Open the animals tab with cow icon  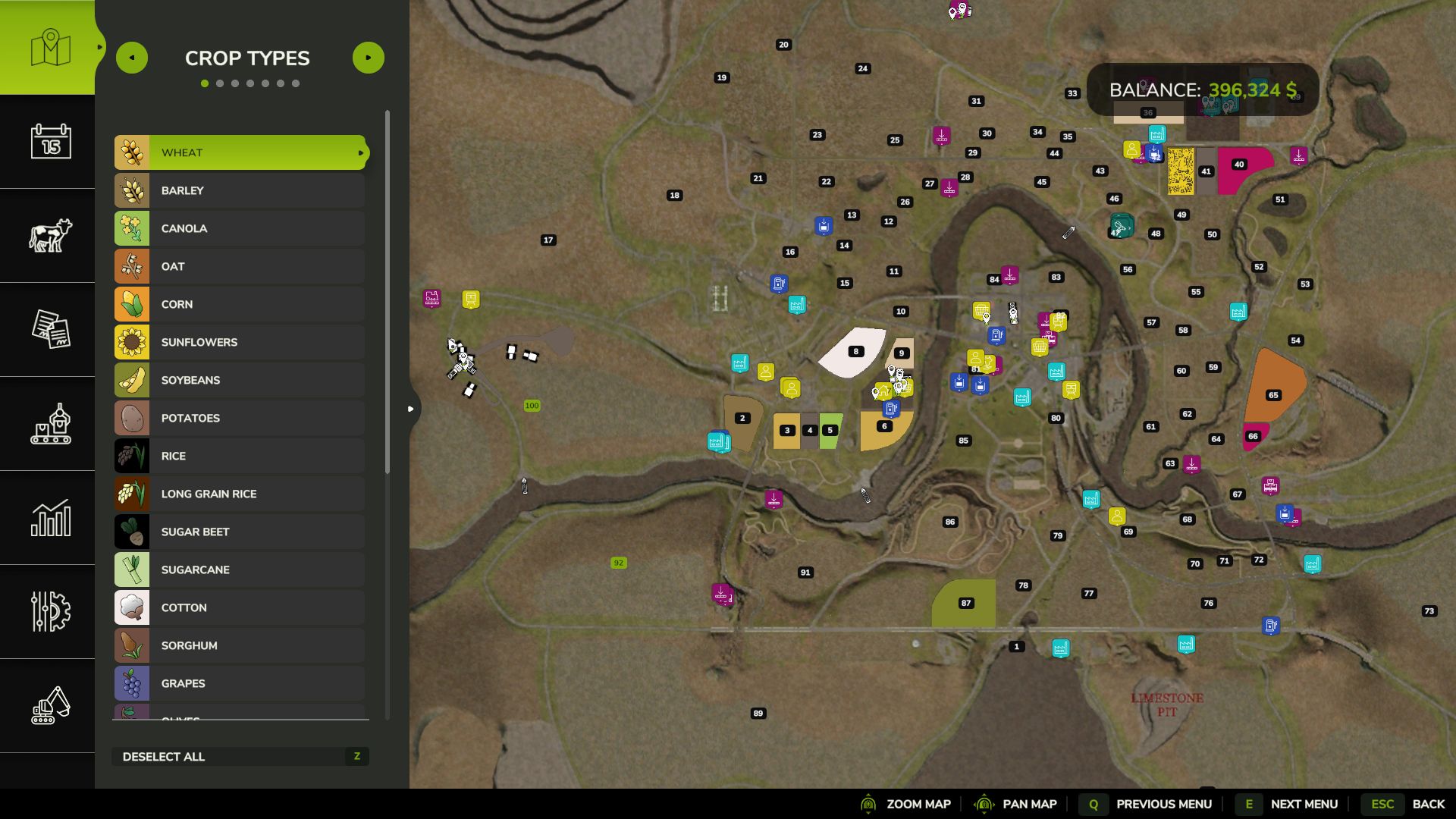[50, 236]
